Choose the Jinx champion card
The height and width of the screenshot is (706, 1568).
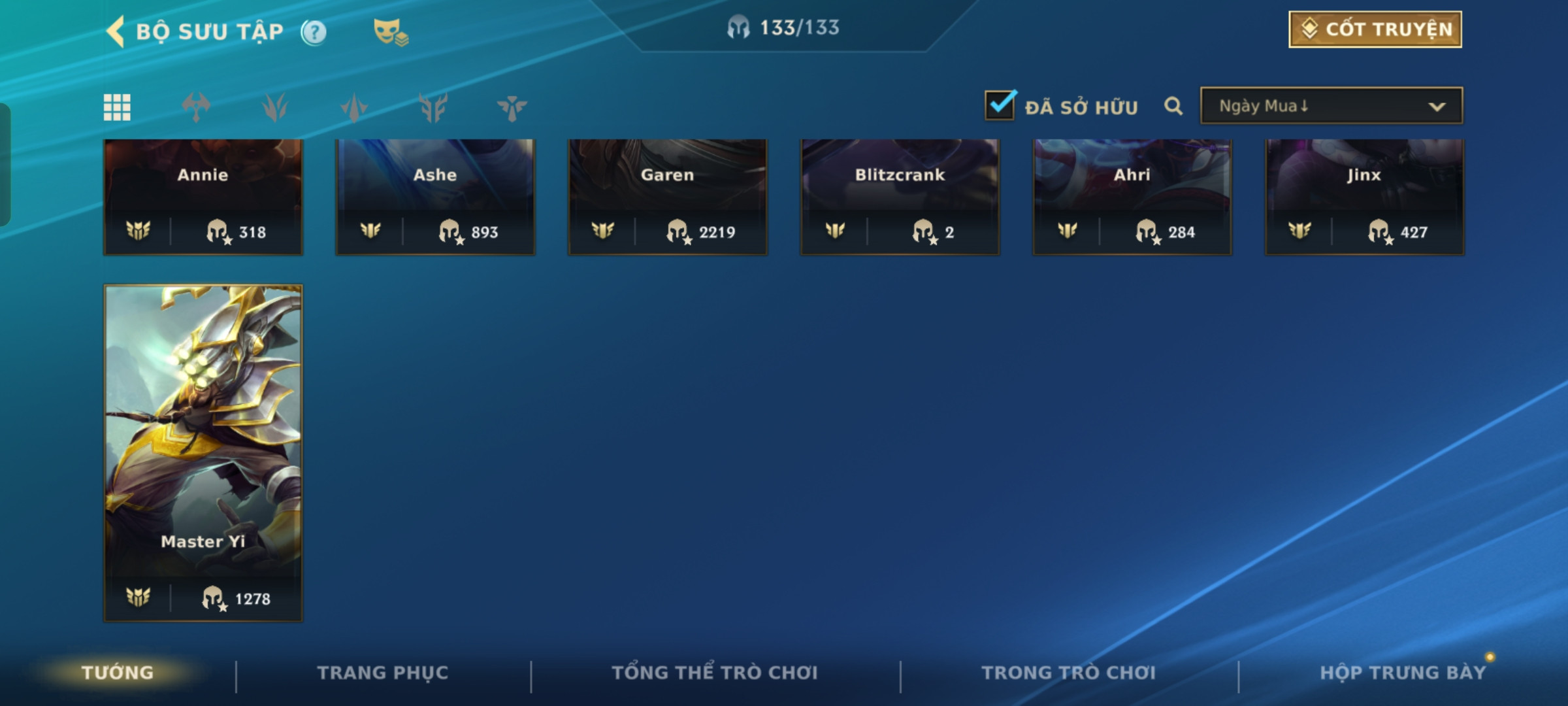point(1364,196)
